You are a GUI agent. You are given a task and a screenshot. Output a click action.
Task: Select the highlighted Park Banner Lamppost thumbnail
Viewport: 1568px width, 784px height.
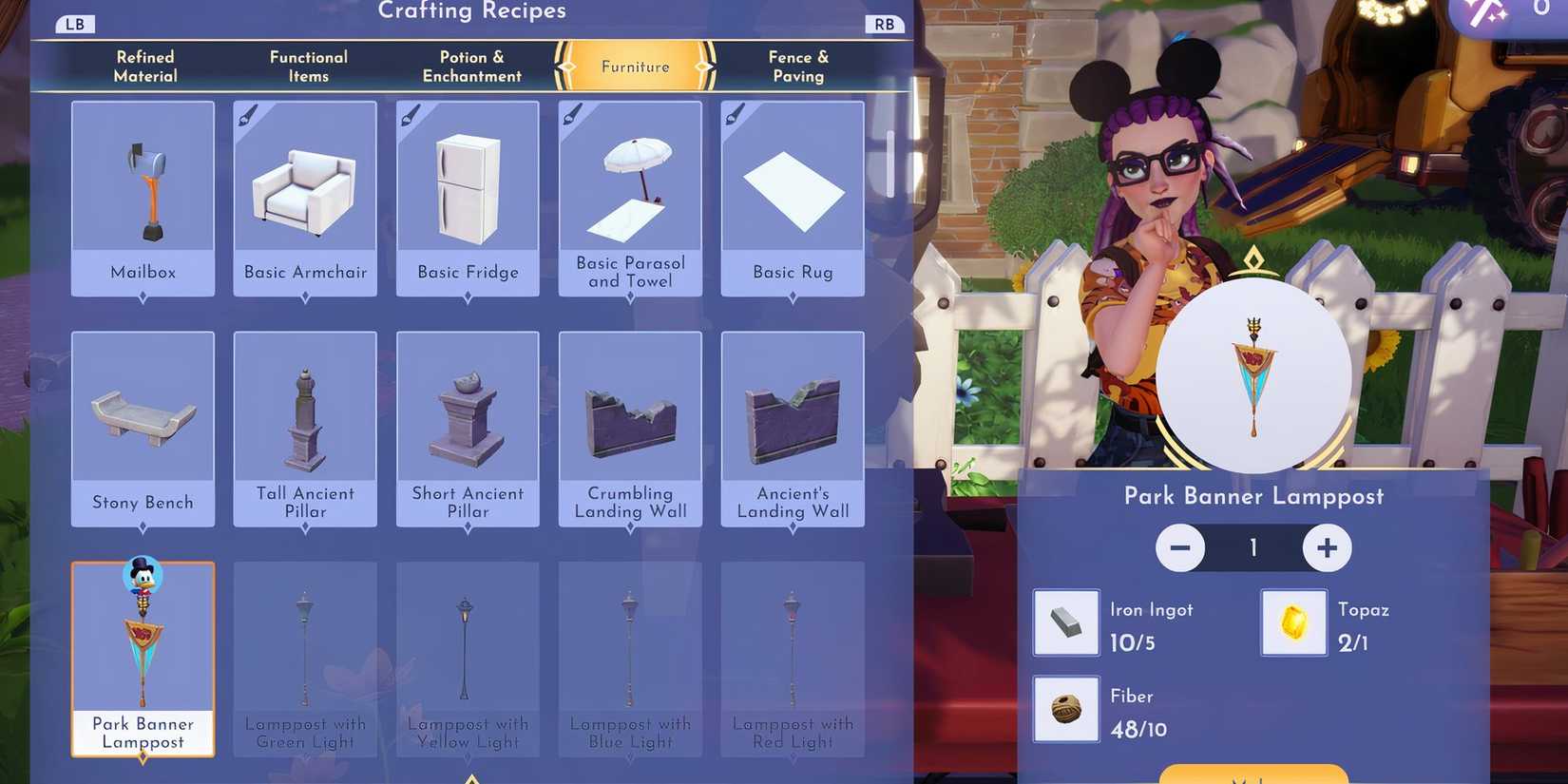point(143,646)
